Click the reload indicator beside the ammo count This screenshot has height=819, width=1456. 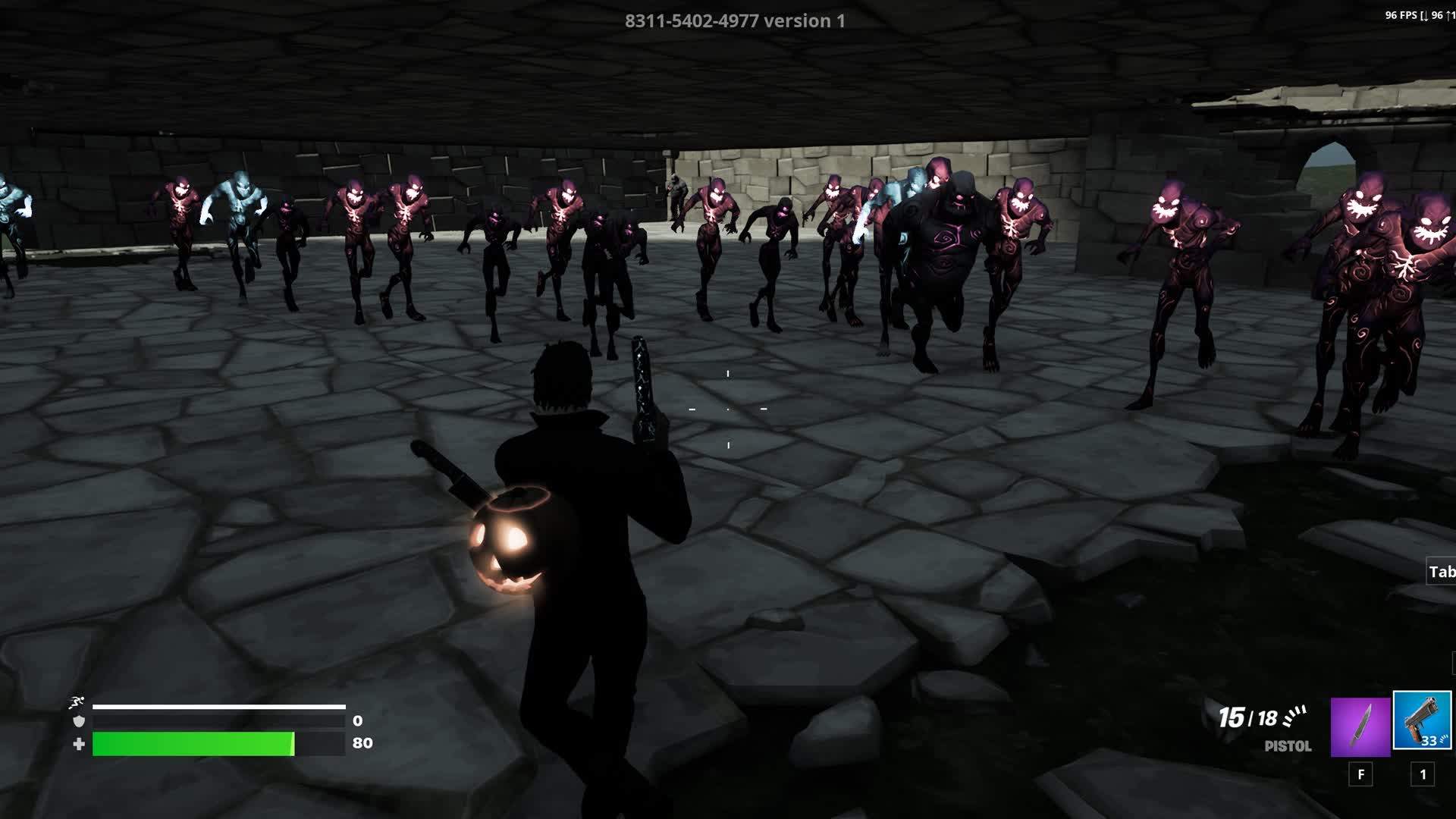click(1294, 715)
